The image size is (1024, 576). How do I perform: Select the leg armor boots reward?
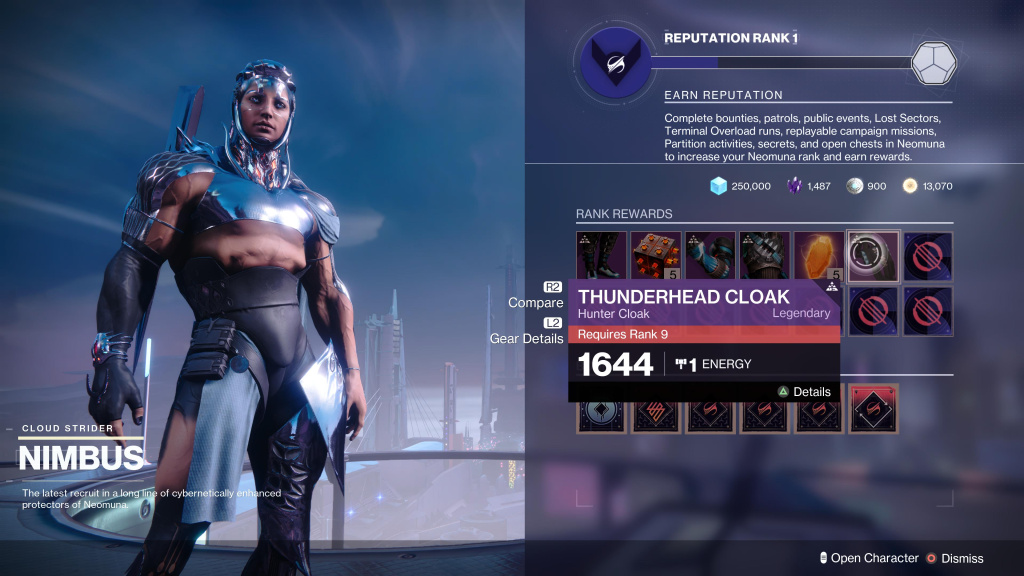(601, 255)
